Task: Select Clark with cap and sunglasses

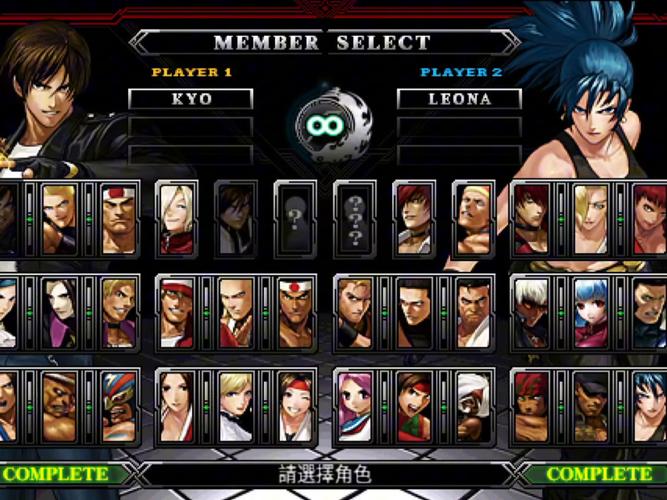Action: [590, 407]
